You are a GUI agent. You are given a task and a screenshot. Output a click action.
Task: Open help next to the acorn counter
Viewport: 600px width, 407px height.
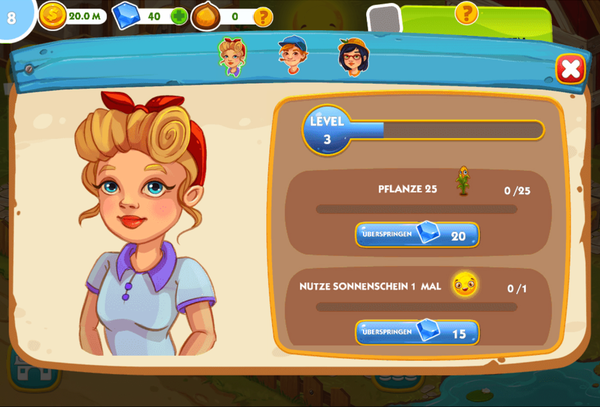point(263,16)
